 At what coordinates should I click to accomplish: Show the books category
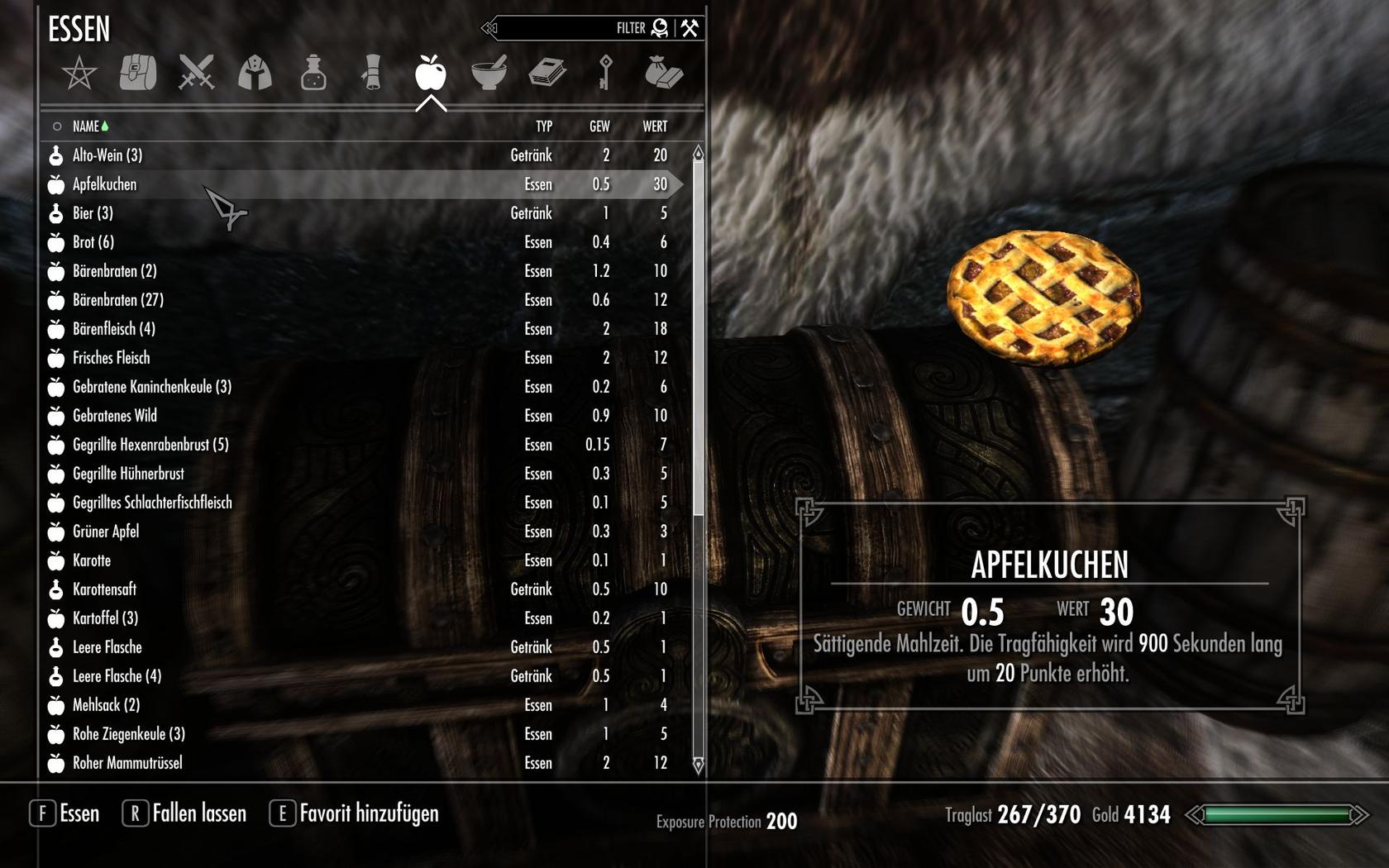[x=547, y=73]
